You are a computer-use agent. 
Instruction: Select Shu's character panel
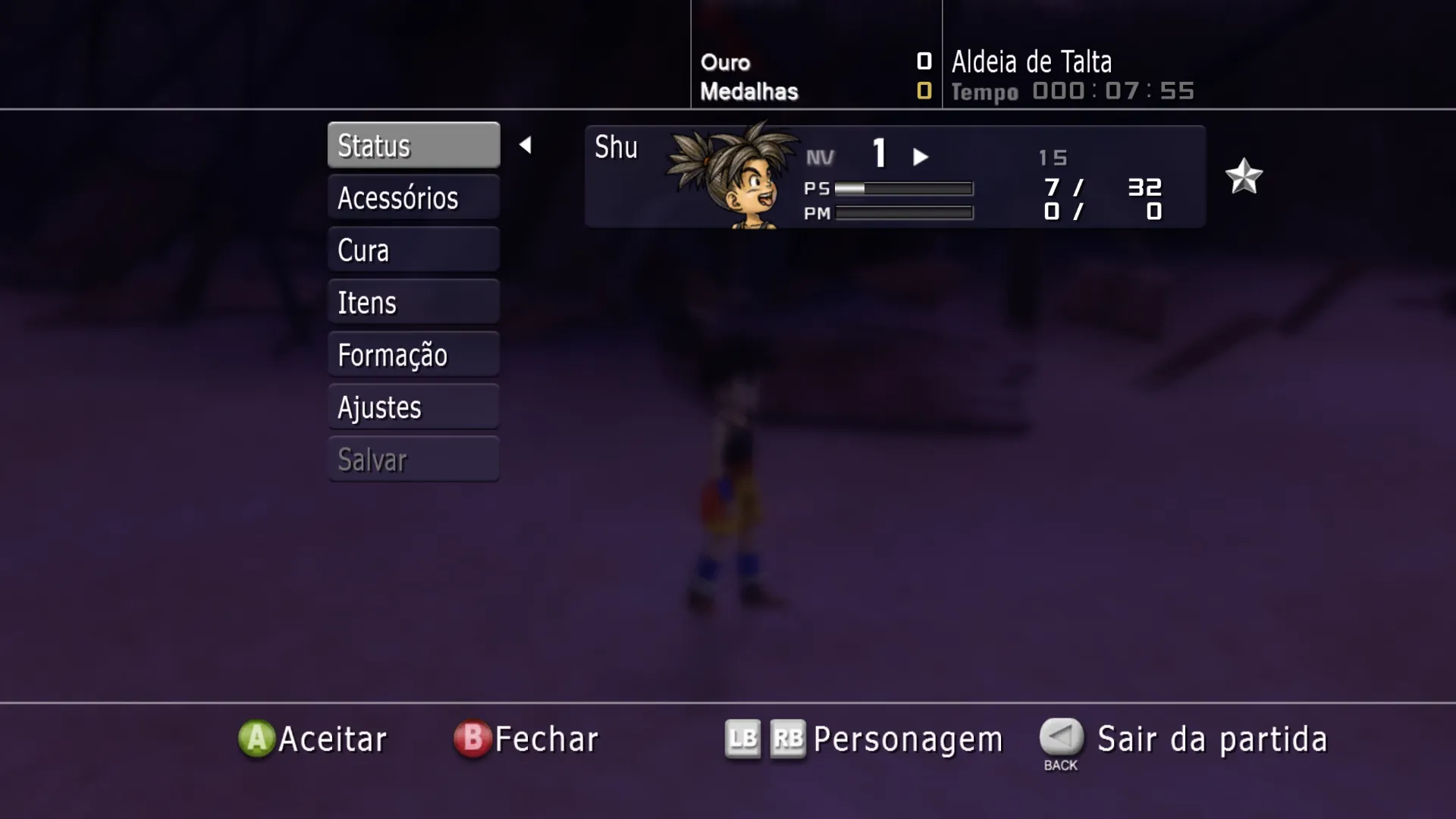895,177
